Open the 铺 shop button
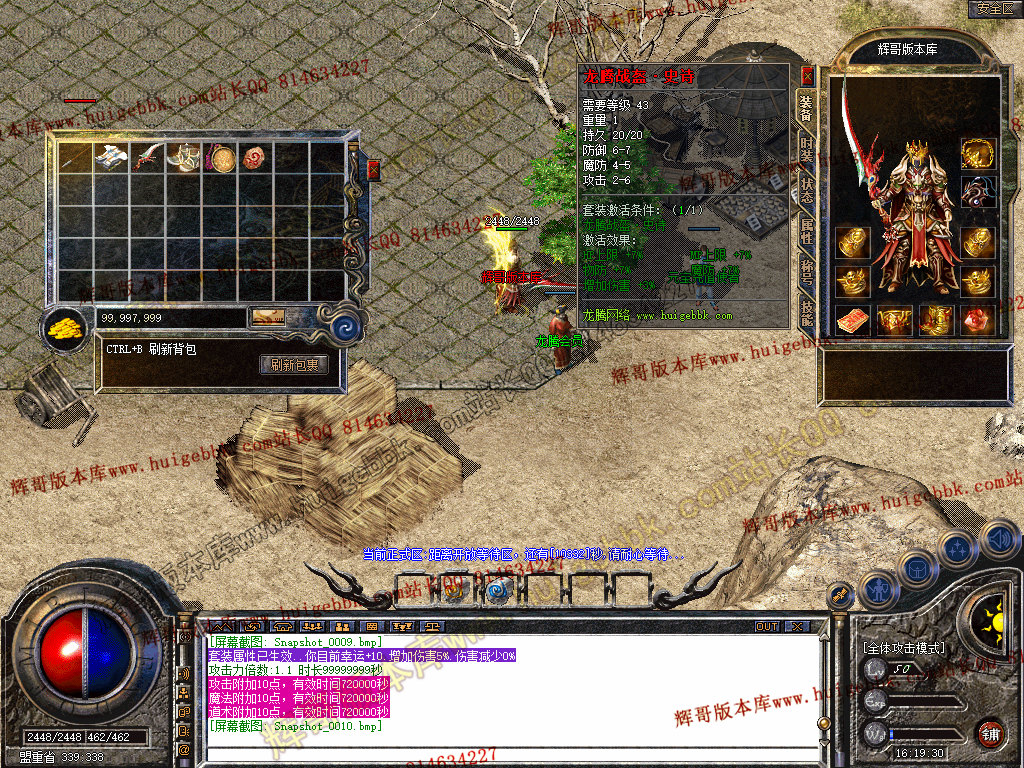This screenshot has width=1024, height=768. 990,733
